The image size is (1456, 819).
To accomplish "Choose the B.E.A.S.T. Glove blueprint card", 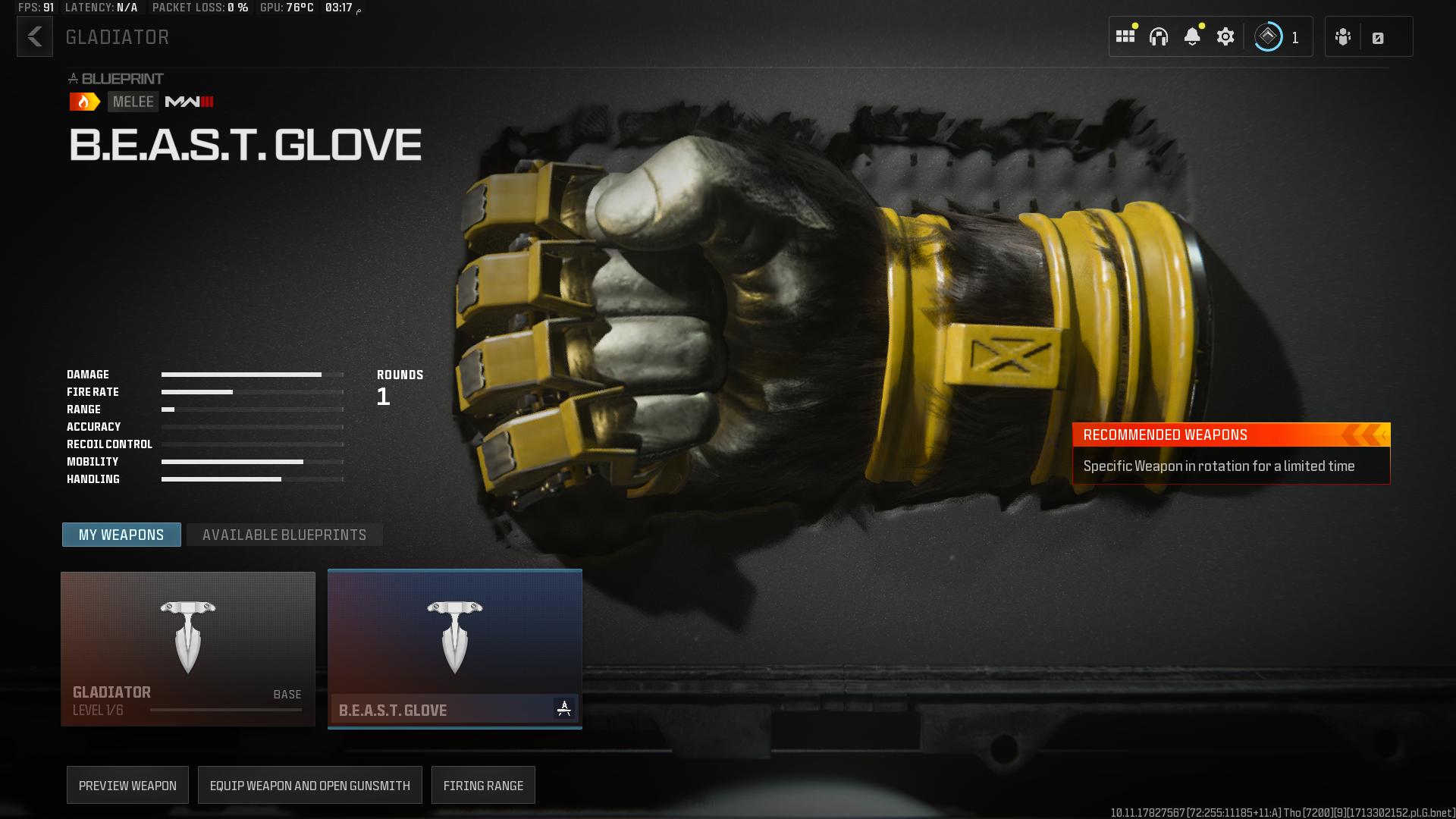I will 455,649.
